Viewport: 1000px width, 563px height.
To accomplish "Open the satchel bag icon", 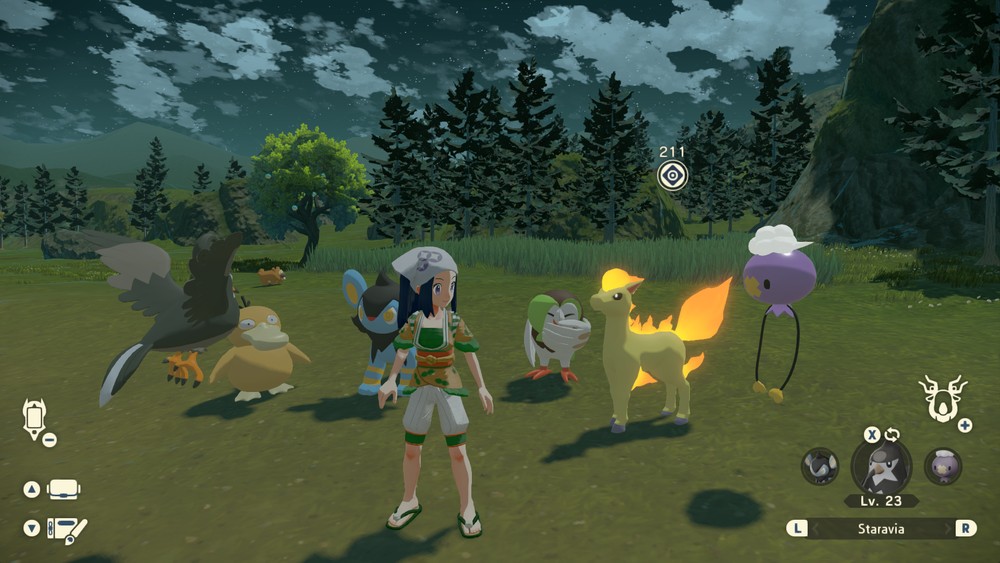I will coord(64,489).
